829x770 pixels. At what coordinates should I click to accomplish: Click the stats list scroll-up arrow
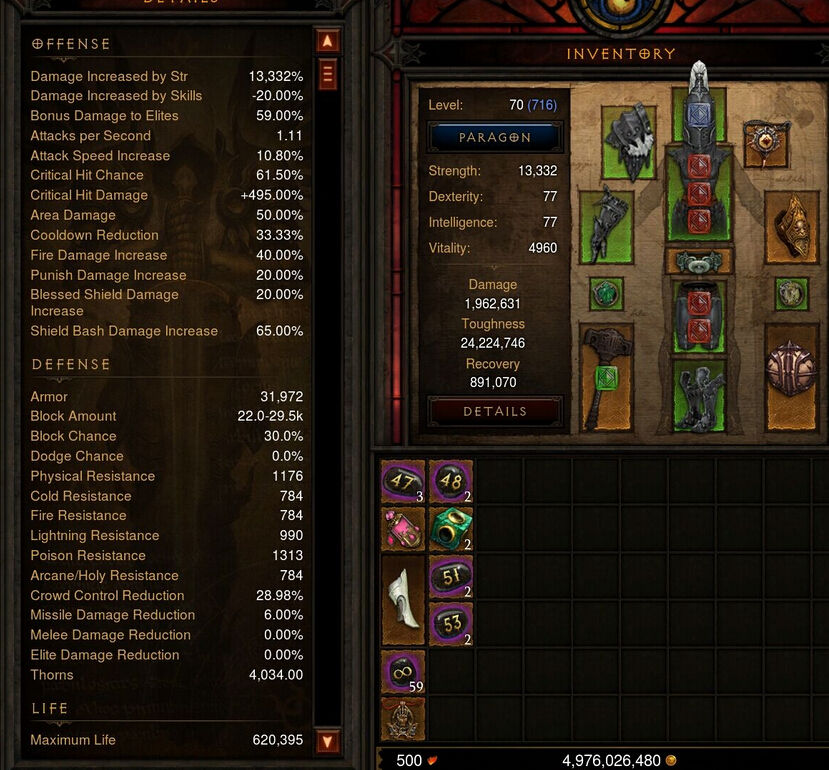(327, 42)
